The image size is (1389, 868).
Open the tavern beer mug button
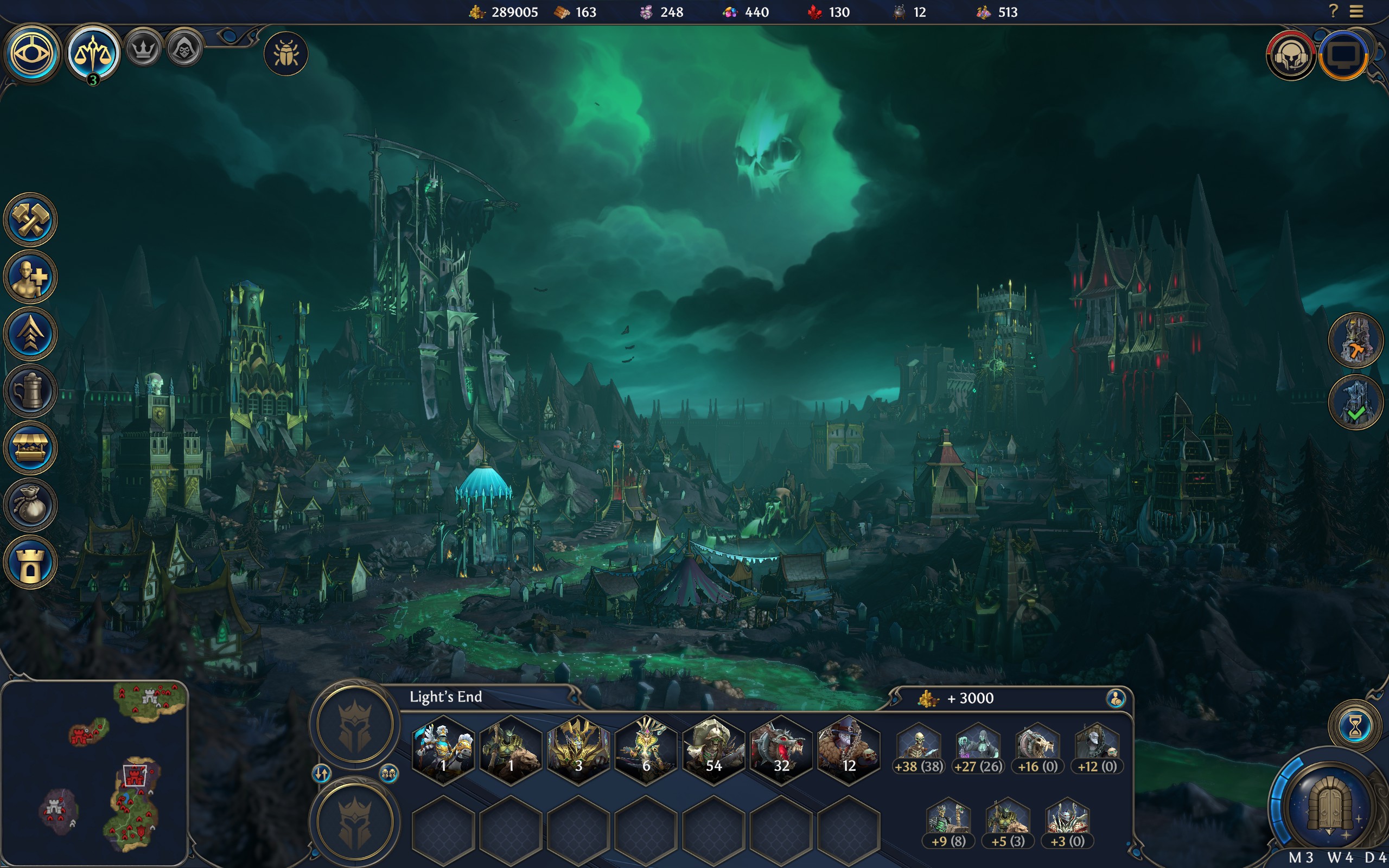click(30, 392)
